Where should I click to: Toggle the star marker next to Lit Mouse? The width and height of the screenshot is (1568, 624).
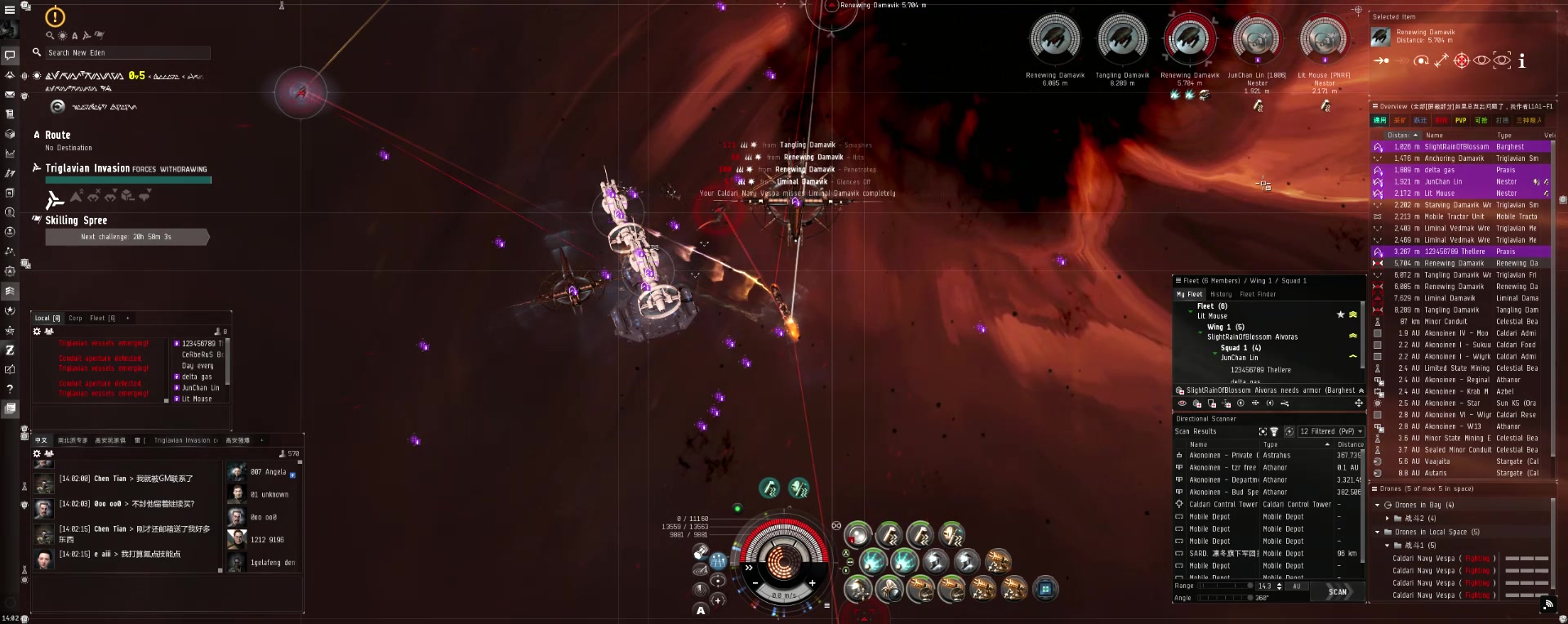pyautogui.click(x=1340, y=314)
